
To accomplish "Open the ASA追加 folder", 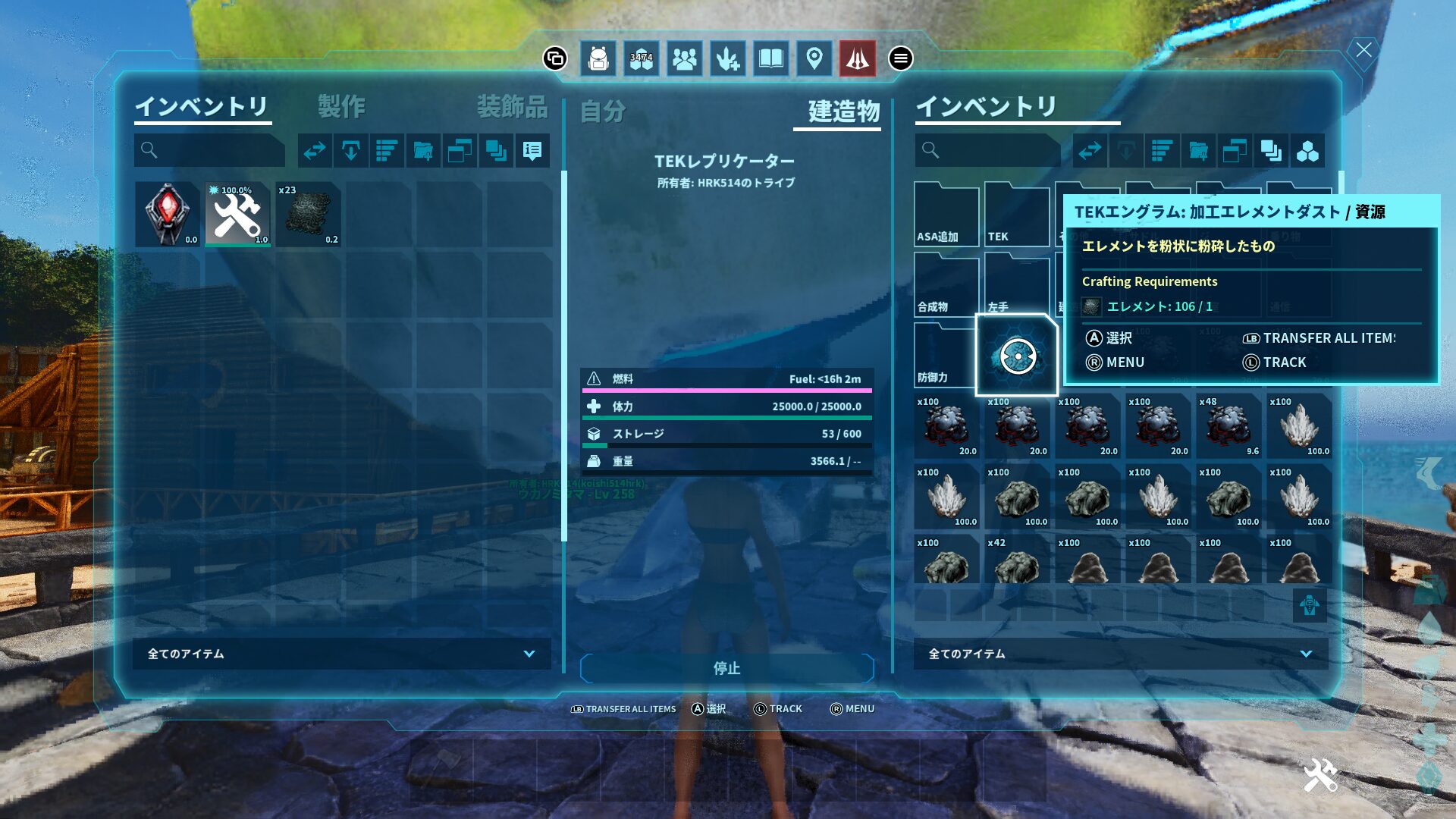I will point(946,215).
